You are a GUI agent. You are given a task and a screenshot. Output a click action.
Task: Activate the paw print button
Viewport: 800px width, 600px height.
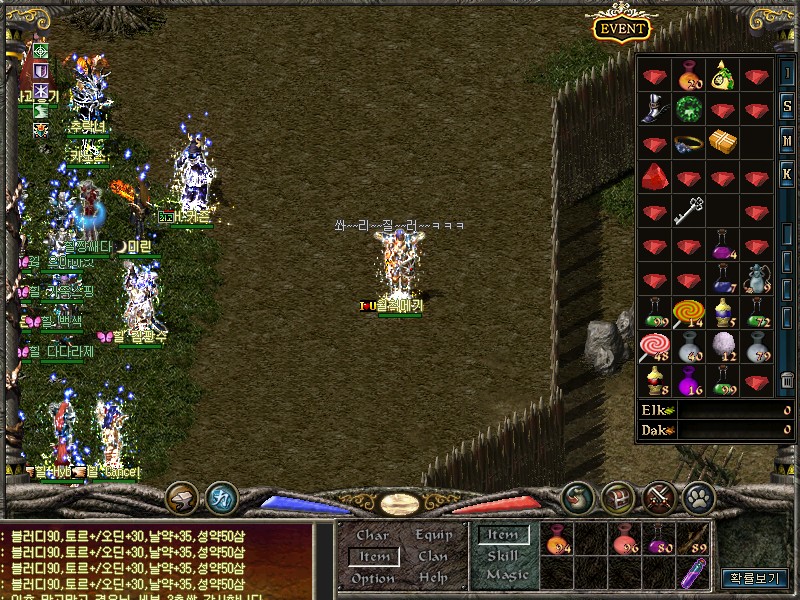pos(698,496)
